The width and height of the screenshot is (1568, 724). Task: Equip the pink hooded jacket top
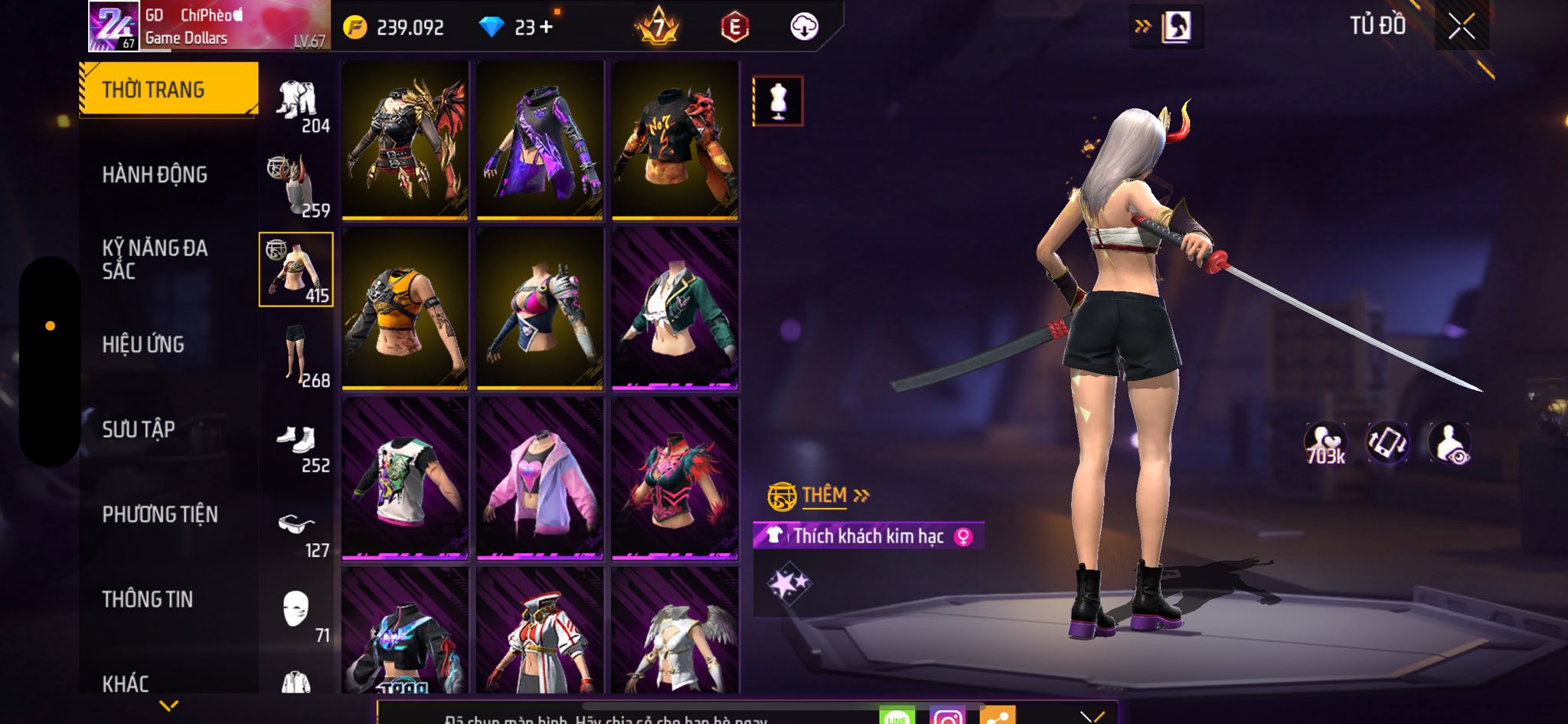coord(540,479)
